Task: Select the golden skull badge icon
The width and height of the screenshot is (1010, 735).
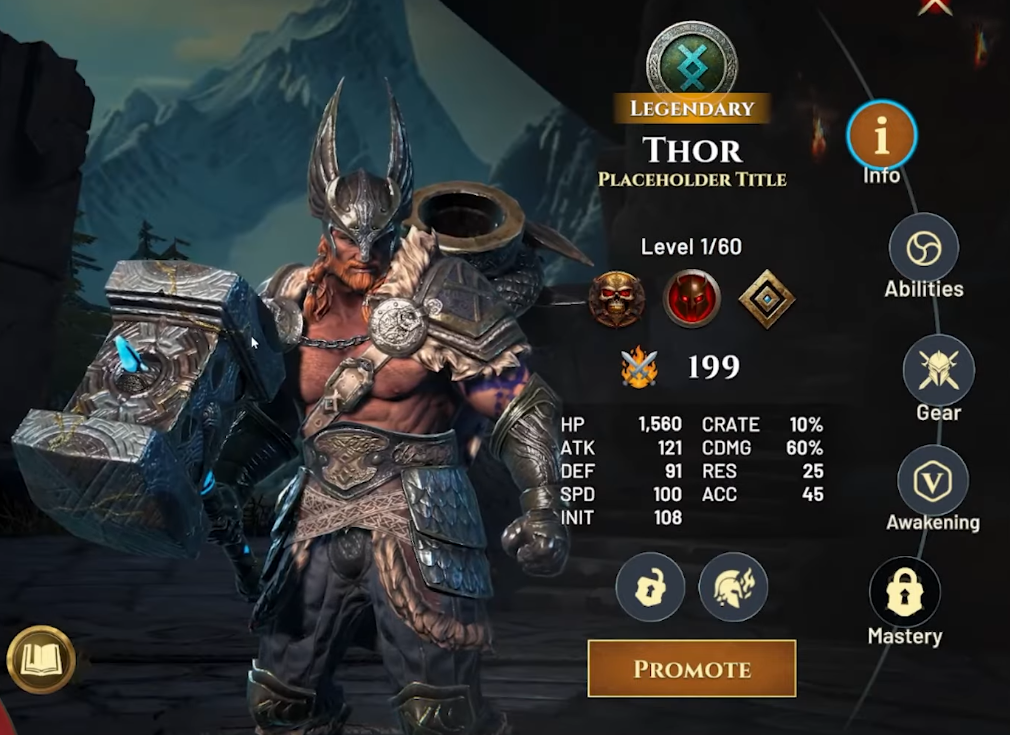Action: (616, 298)
